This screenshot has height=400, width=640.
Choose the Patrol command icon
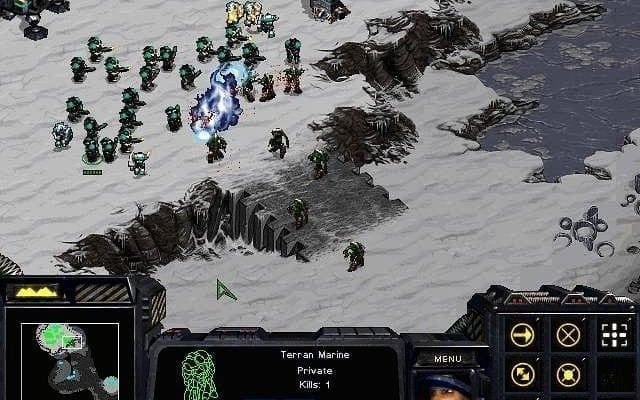[x=522, y=376]
